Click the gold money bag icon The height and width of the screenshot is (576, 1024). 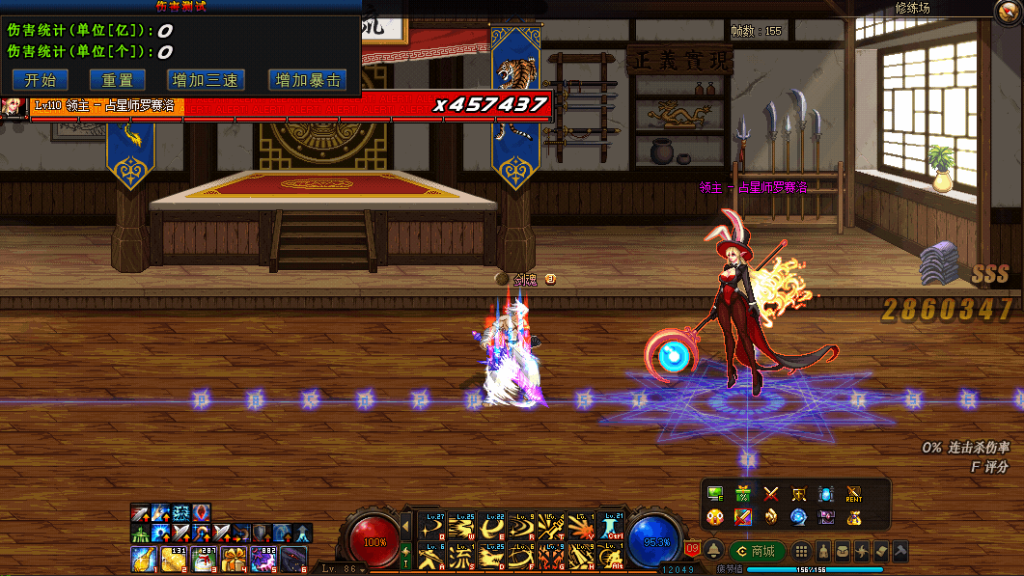853,517
